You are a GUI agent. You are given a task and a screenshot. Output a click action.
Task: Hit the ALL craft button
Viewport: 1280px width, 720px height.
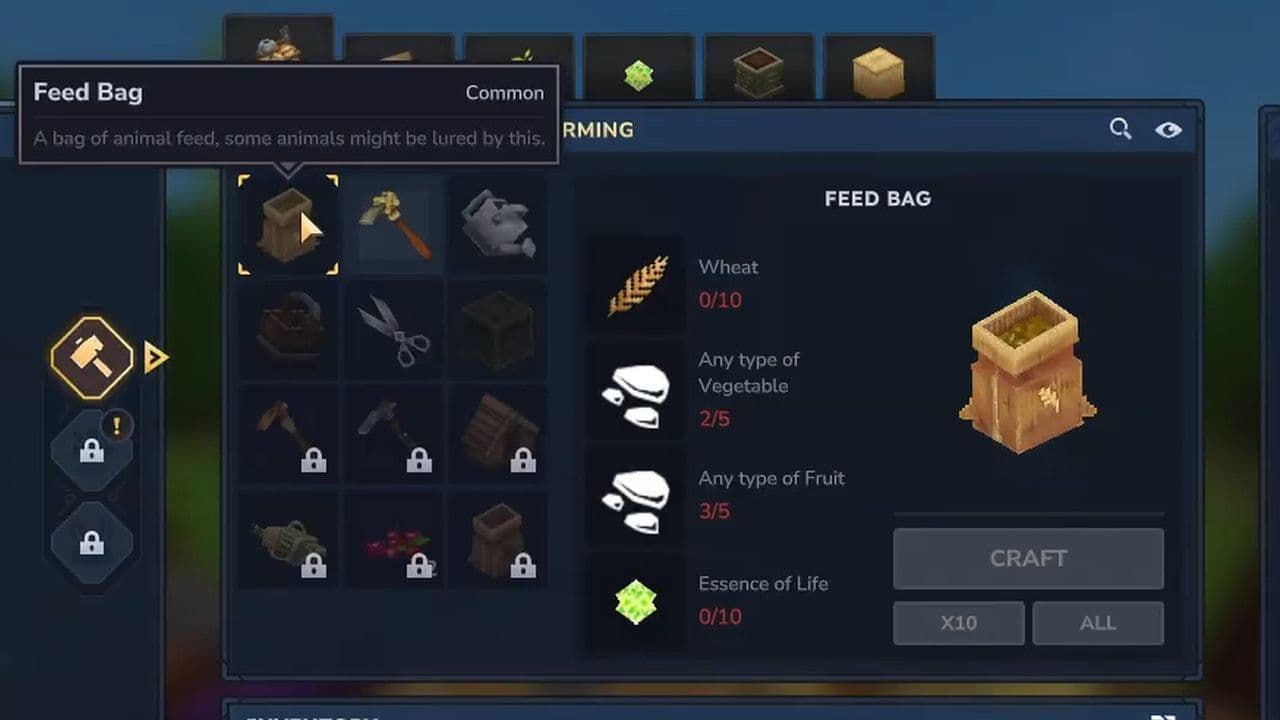(1097, 623)
